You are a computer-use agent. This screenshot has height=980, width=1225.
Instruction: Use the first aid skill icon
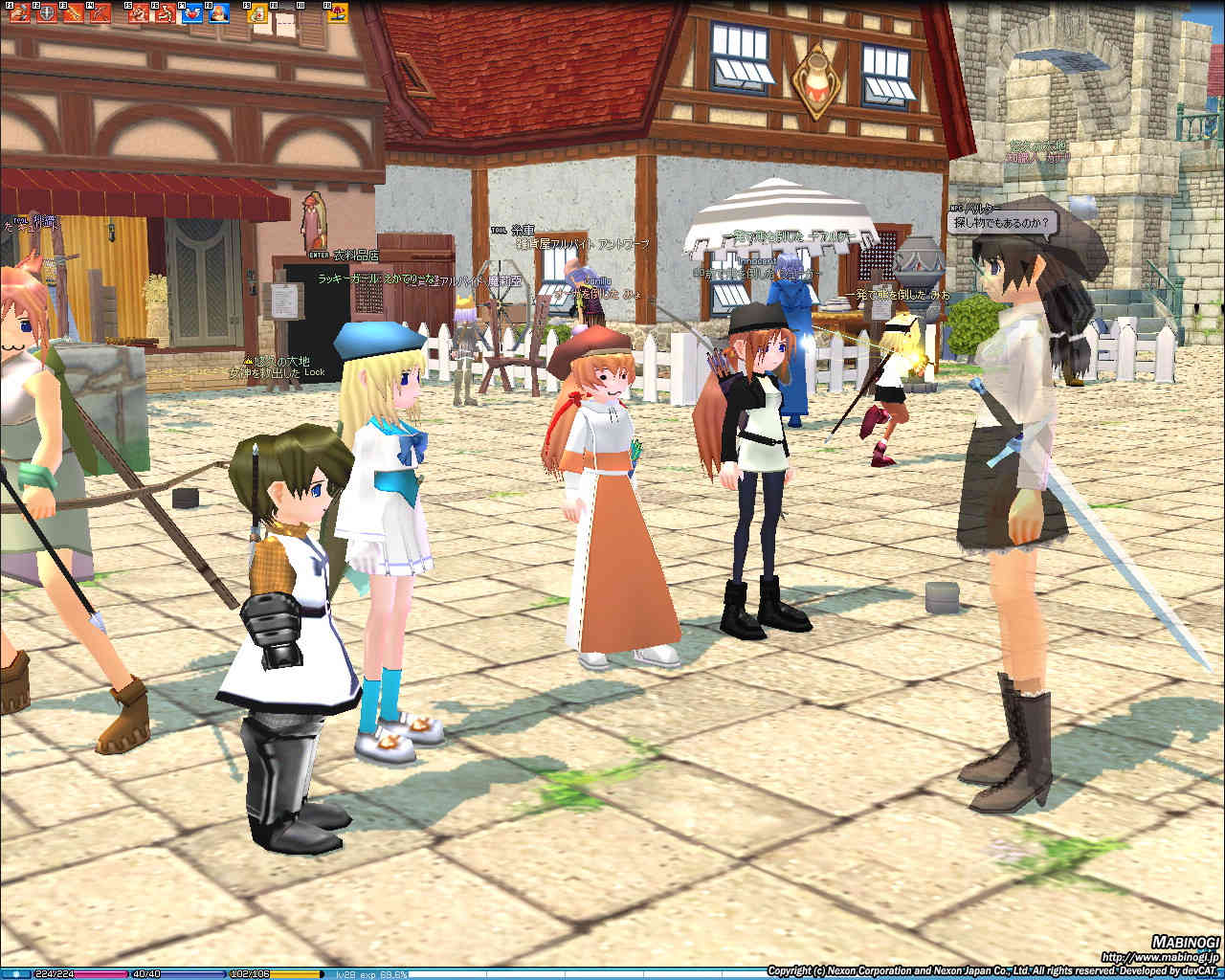257,12
